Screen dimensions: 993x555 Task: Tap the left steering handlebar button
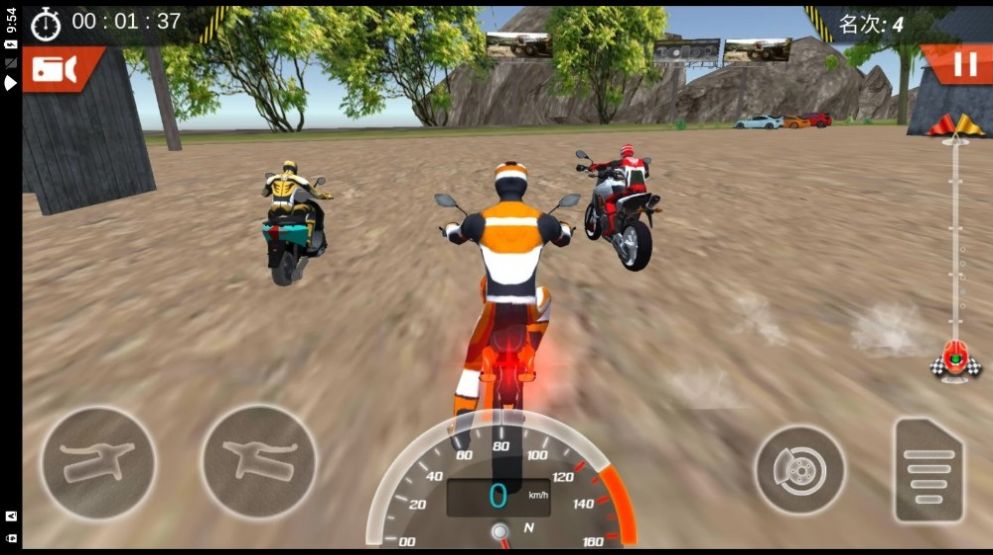pyautogui.click(x=97, y=463)
